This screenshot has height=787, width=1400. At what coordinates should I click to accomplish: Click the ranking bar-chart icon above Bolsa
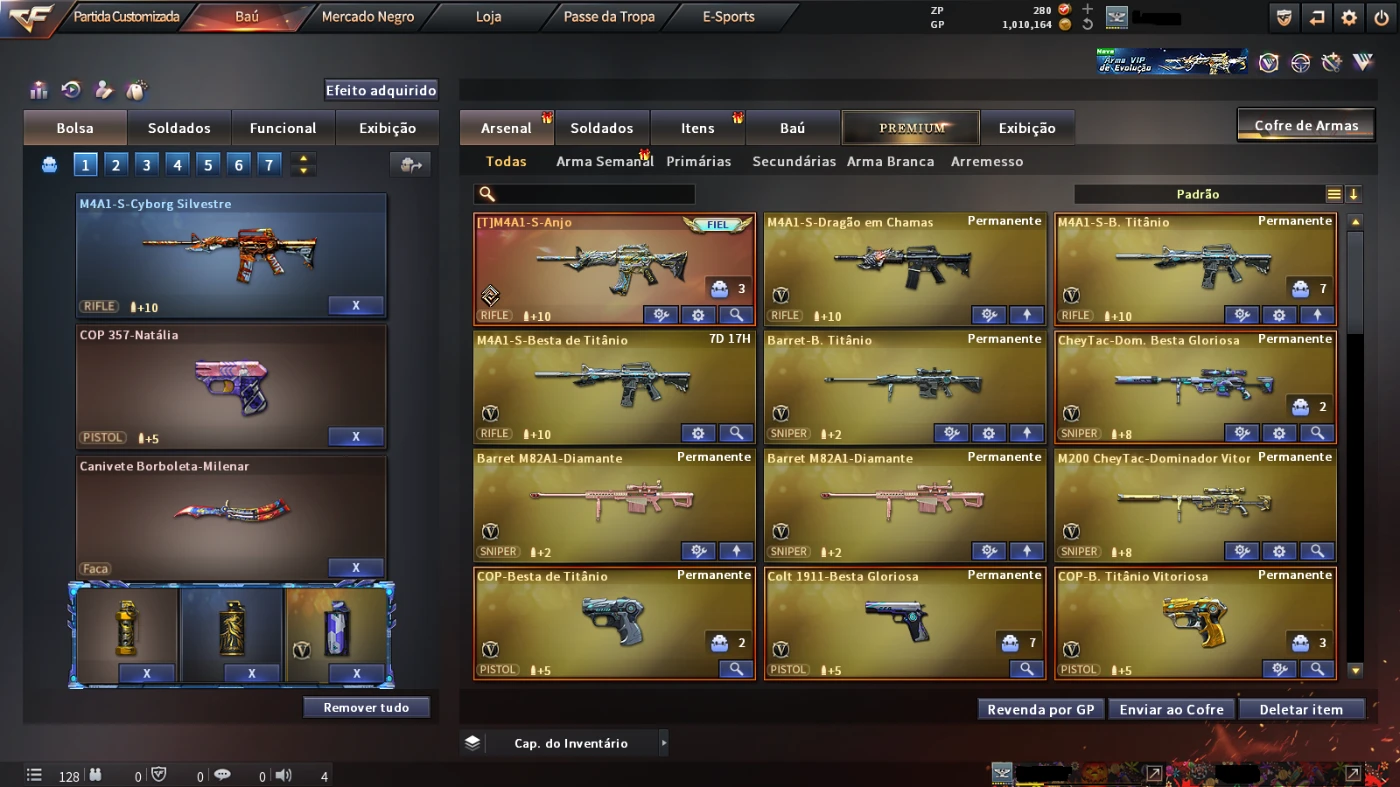click(x=38, y=90)
